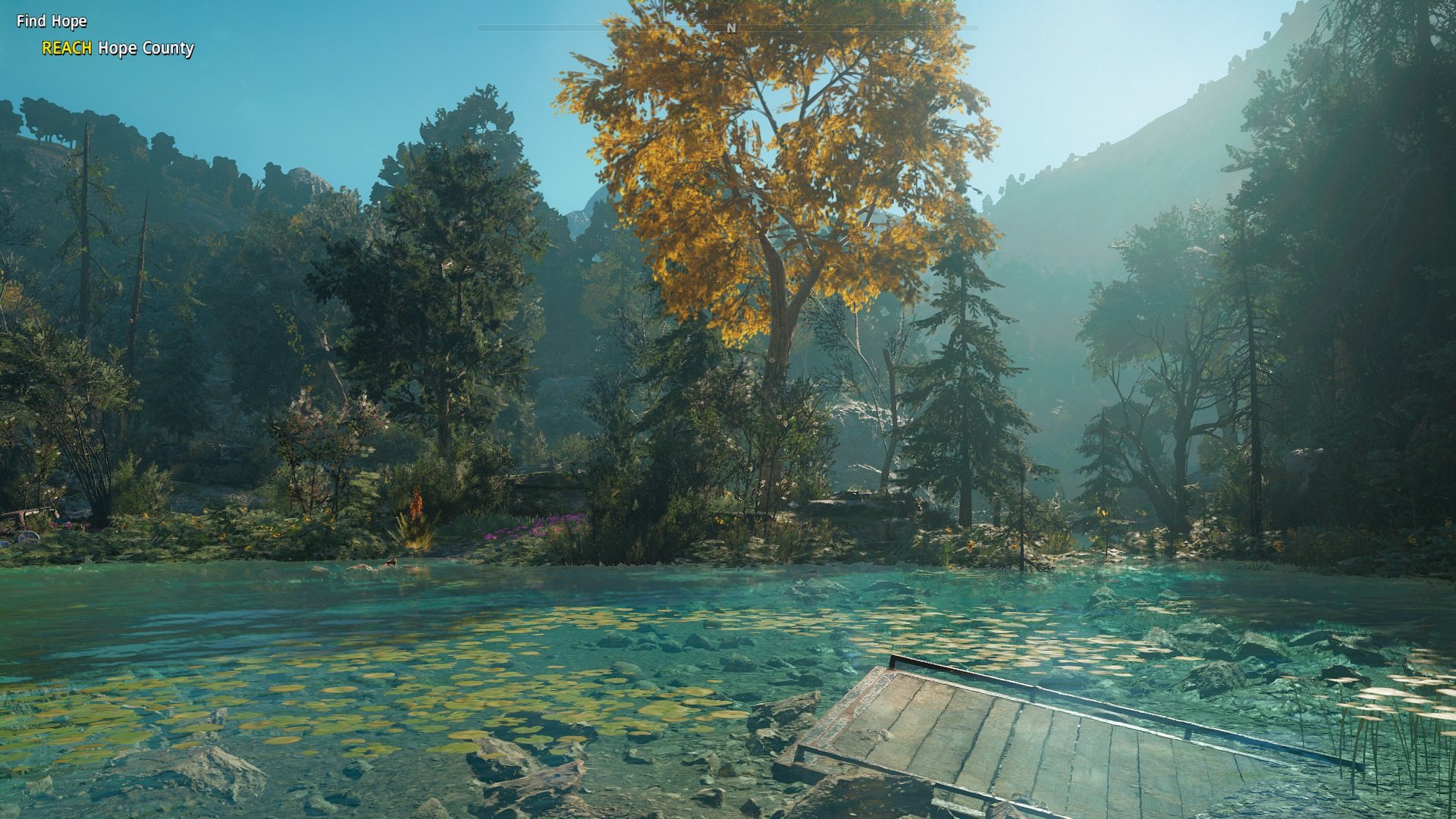This screenshot has width=1456, height=819.
Task: Click the "Hope County" objective text
Action: (x=146, y=50)
